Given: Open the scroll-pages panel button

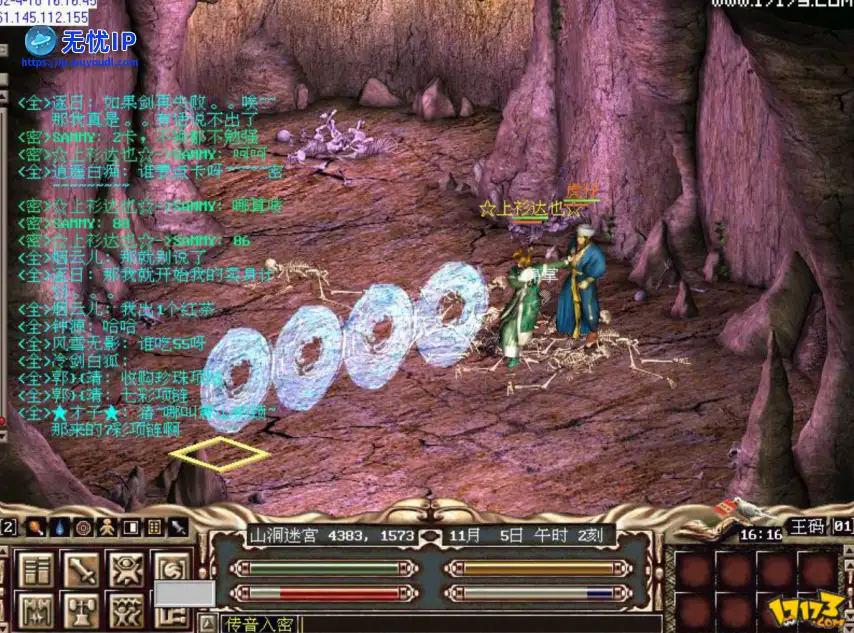Looking at the screenshot, I should [36, 570].
